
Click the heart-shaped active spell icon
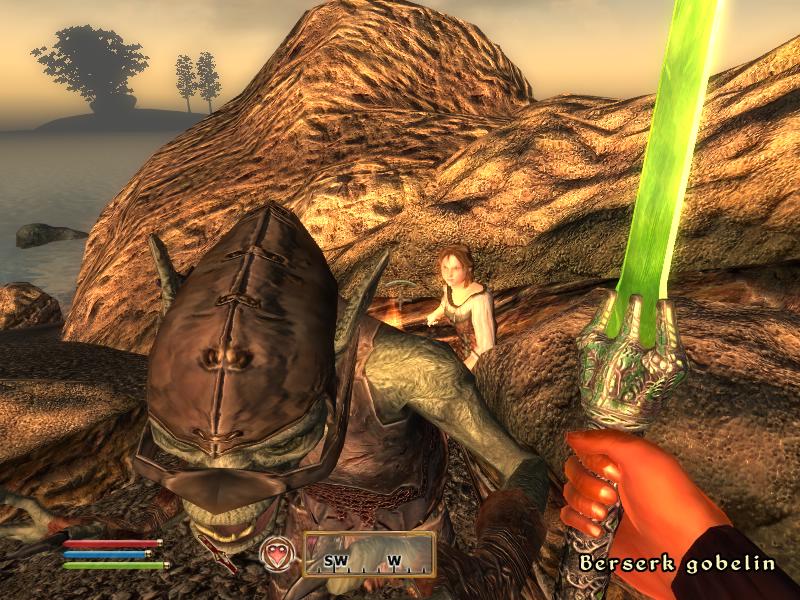click(275, 553)
